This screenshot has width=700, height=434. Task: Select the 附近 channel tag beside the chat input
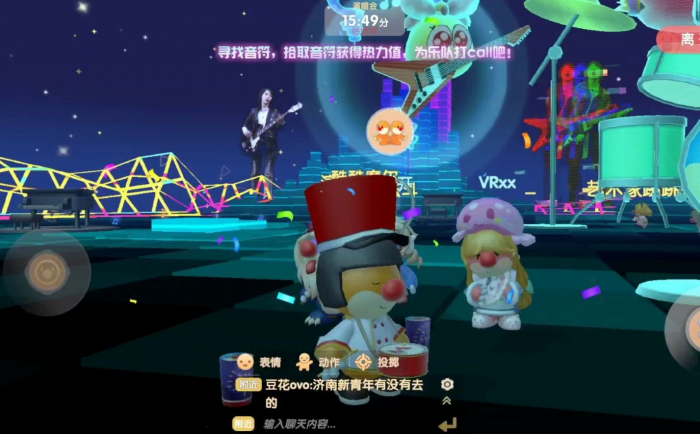click(243, 424)
